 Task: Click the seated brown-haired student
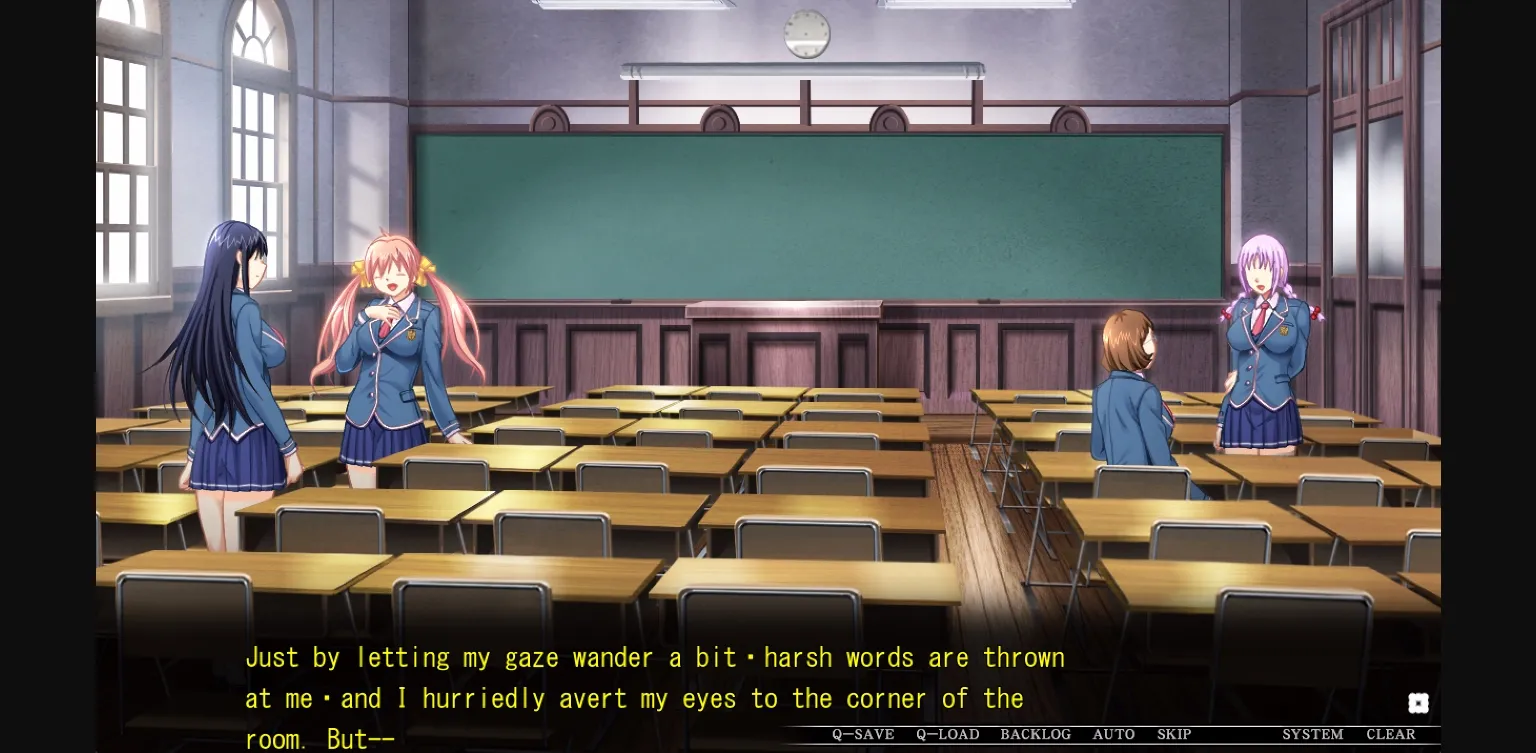click(x=1135, y=400)
